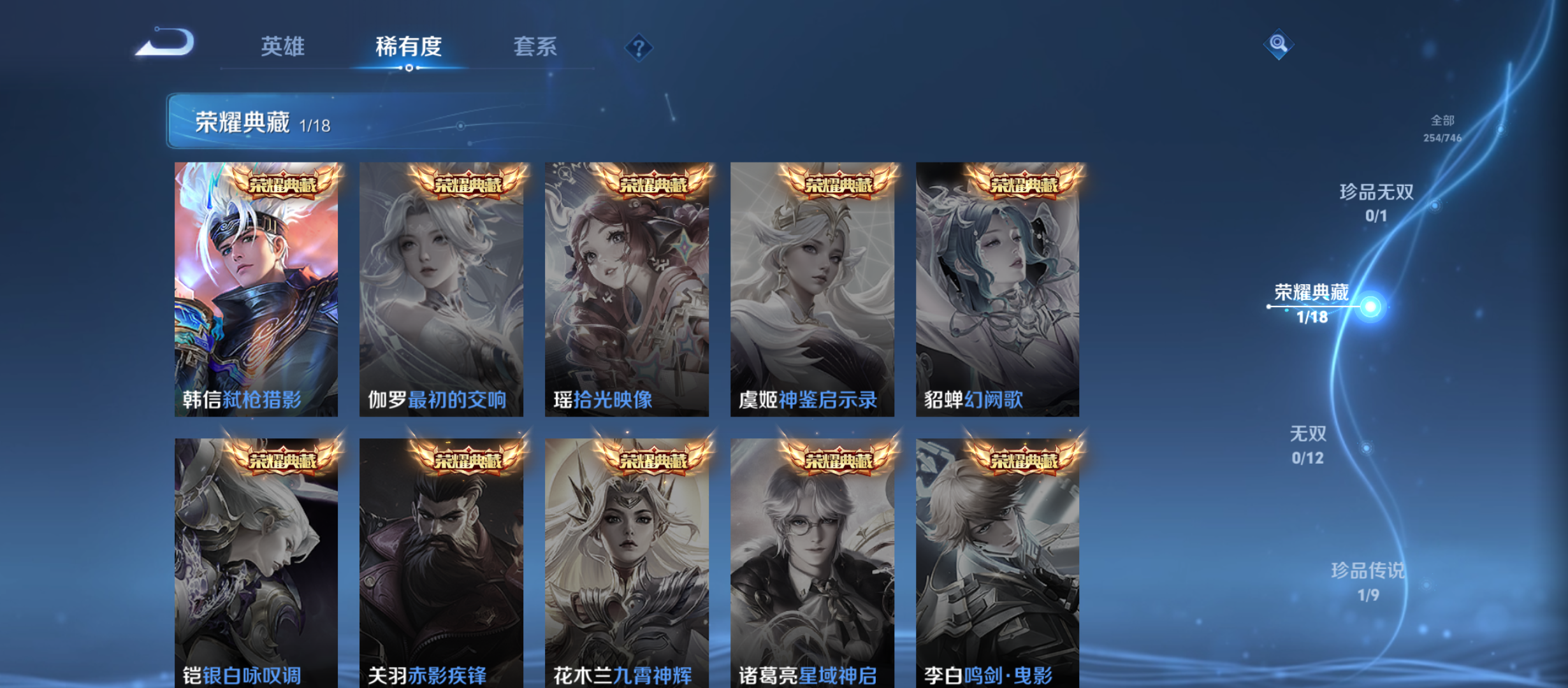The height and width of the screenshot is (688, 1568).
Task: Open the help question mark icon
Action: 639,48
